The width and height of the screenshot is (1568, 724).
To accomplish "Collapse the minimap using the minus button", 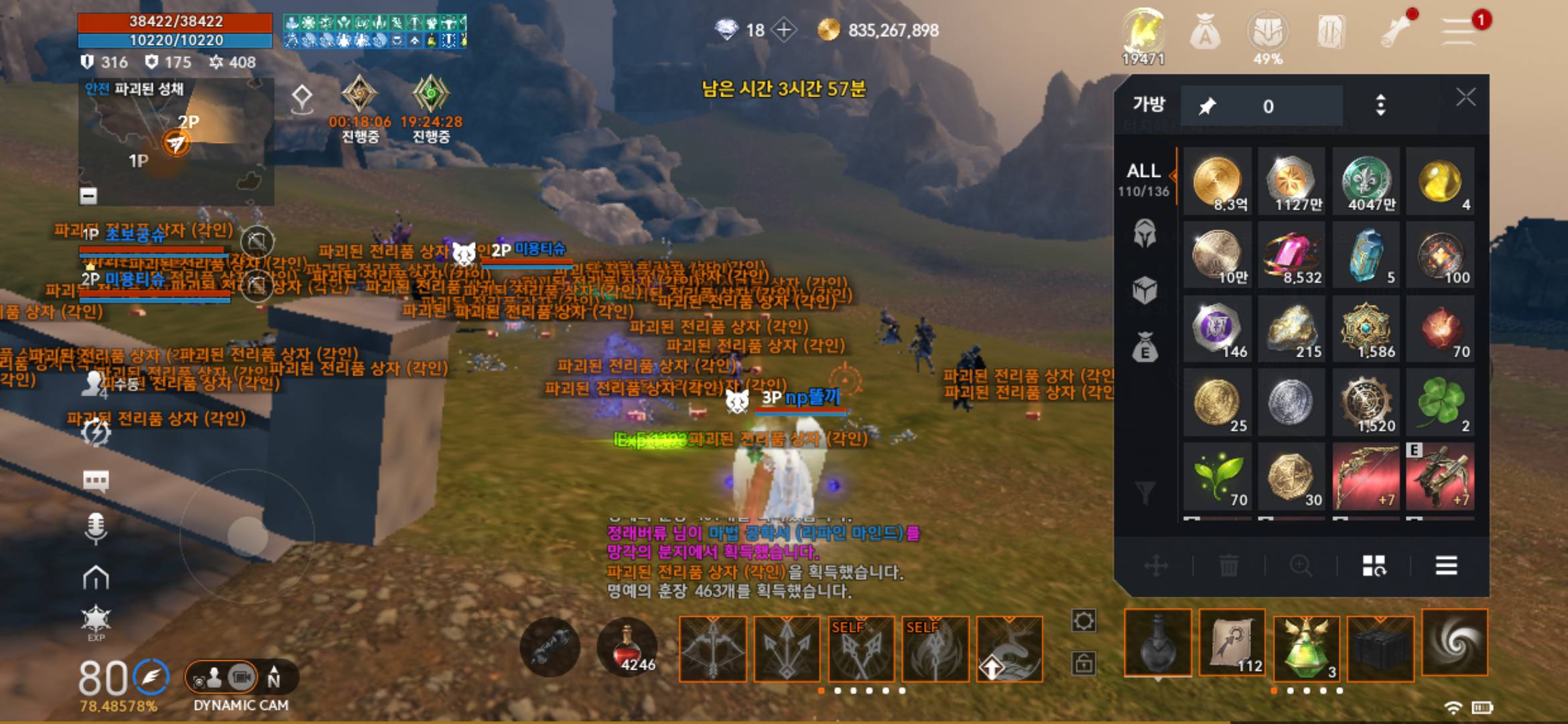I will click(x=88, y=195).
